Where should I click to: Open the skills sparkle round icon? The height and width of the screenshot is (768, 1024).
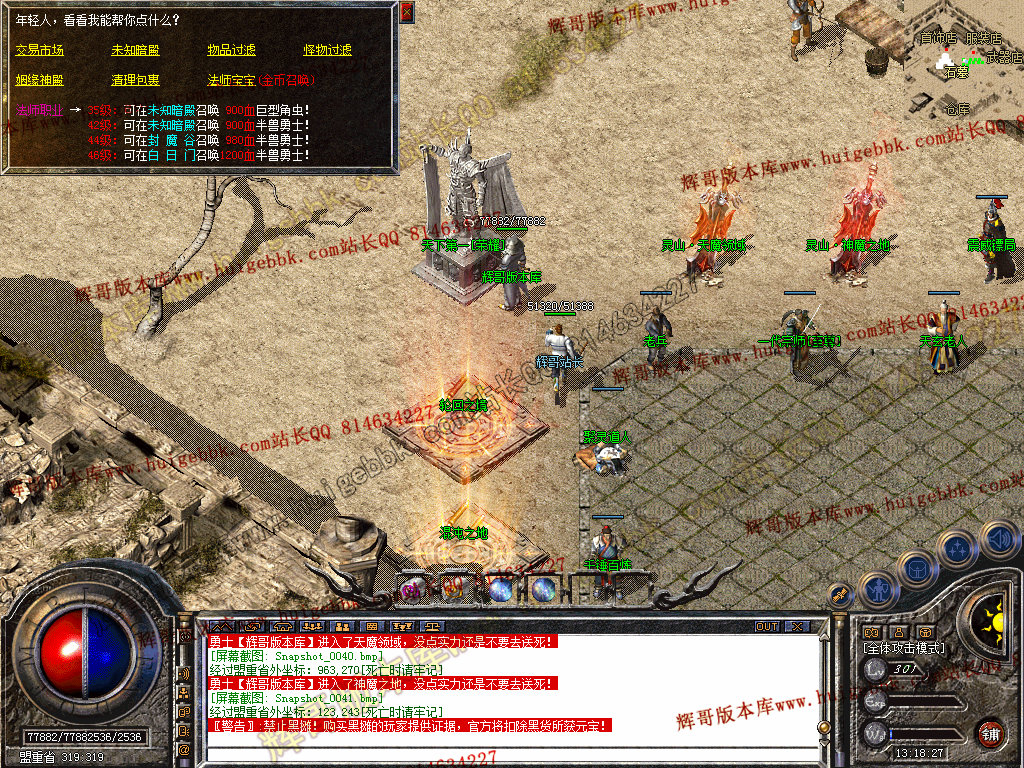(957, 548)
